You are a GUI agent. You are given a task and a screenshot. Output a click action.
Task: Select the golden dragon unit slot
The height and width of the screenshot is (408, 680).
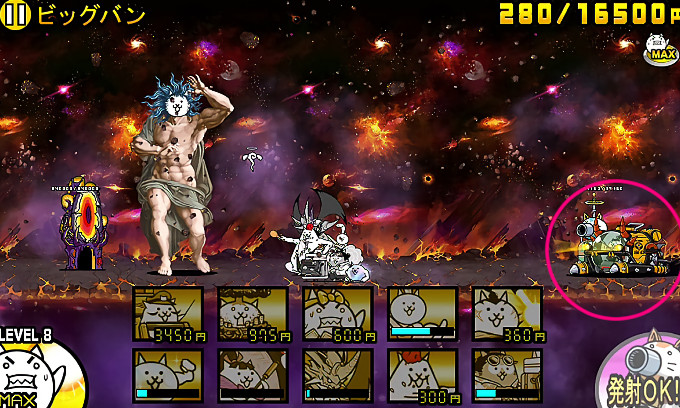[338, 375]
